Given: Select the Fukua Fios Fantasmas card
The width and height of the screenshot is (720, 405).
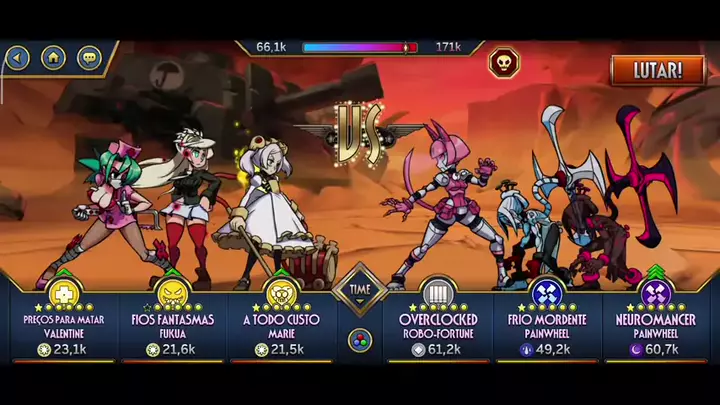Looking at the screenshot, I should 172,320.
